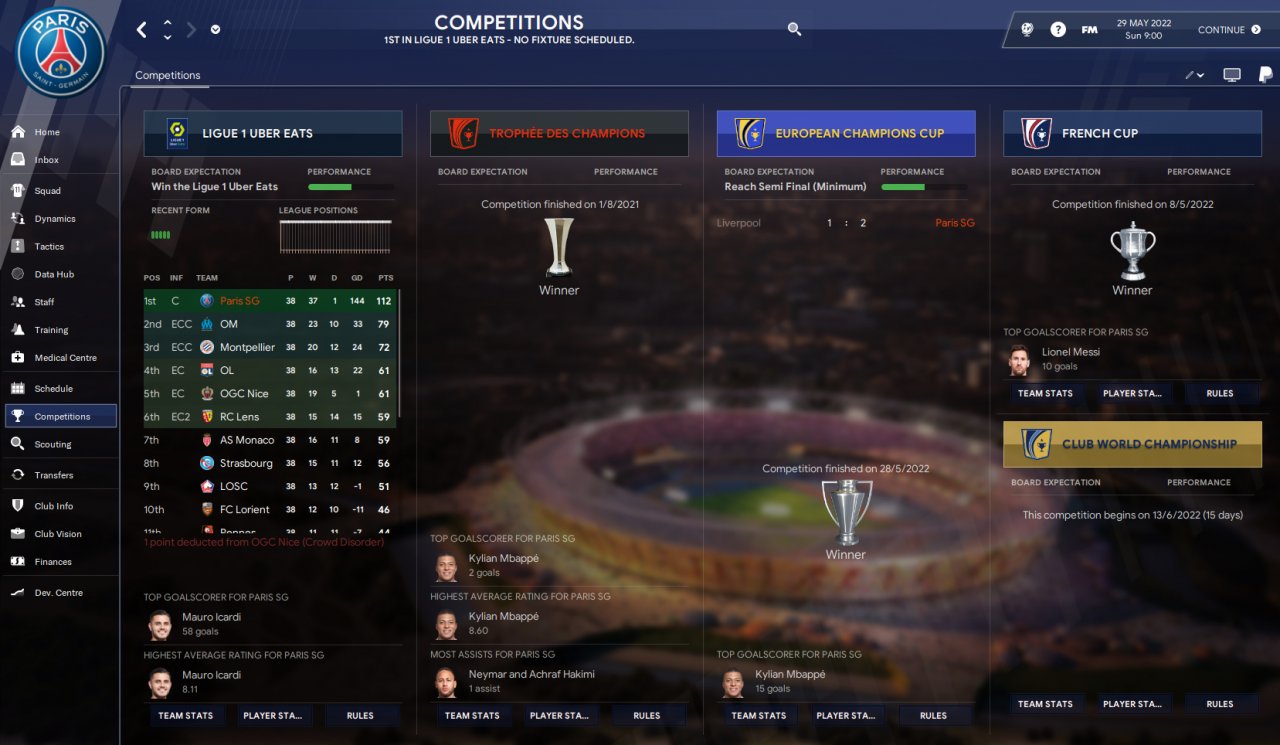Viewport: 1280px width, 745px height.
Task: Open the help question mark icon
Action: [1058, 30]
